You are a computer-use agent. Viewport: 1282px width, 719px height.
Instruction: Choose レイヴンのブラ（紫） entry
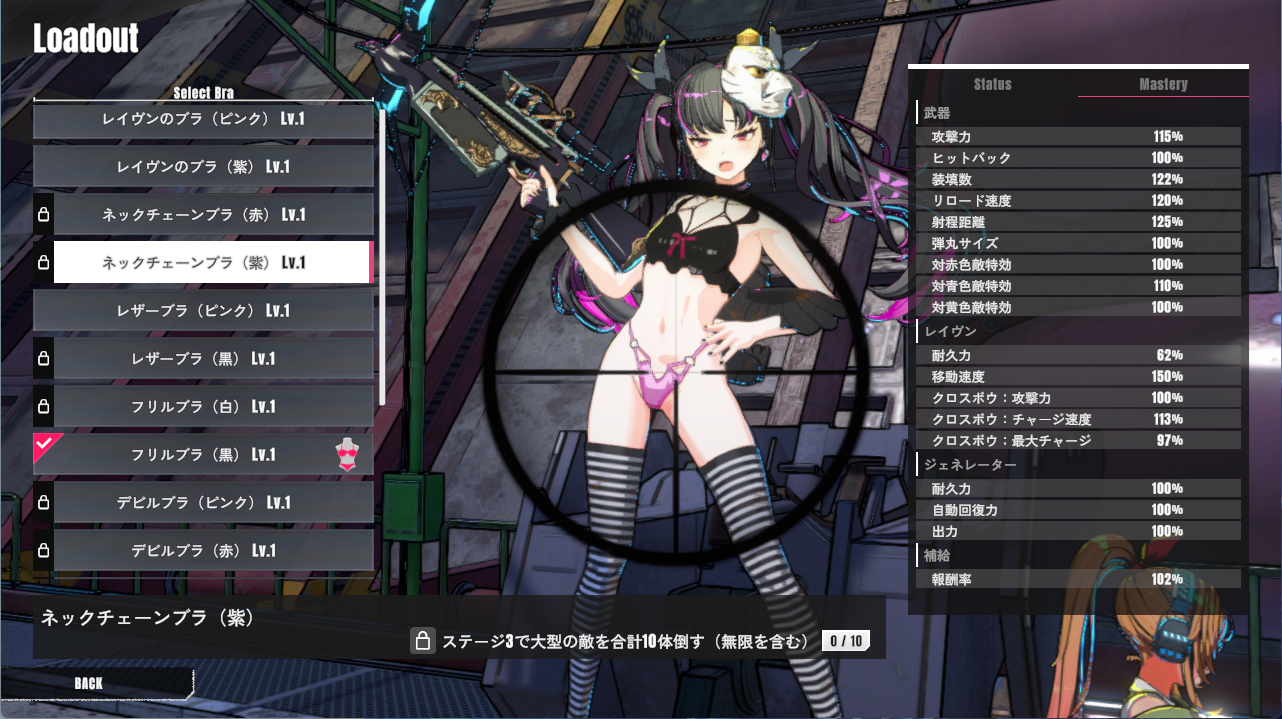(203, 167)
